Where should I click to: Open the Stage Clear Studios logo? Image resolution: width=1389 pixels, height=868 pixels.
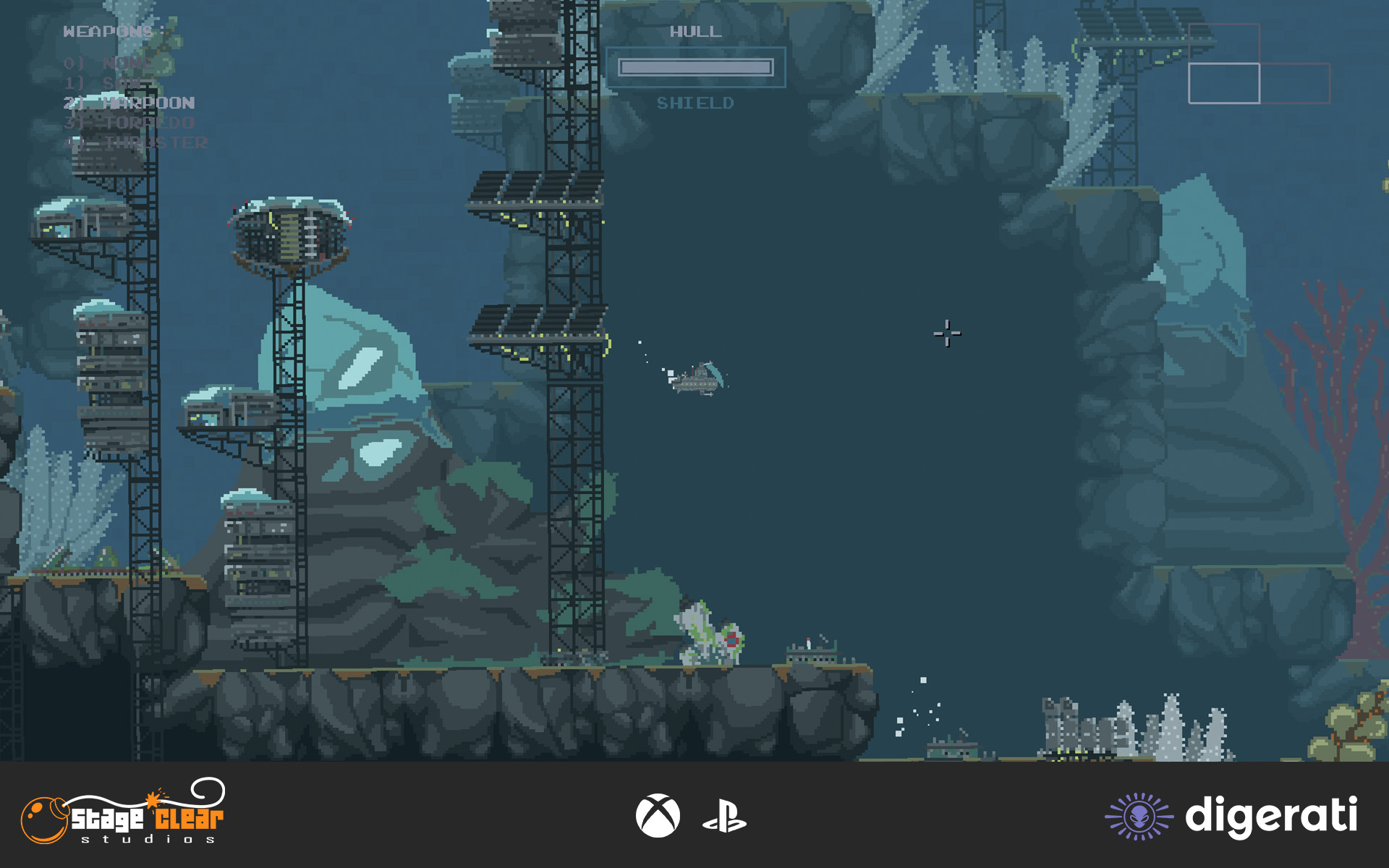click(123, 813)
